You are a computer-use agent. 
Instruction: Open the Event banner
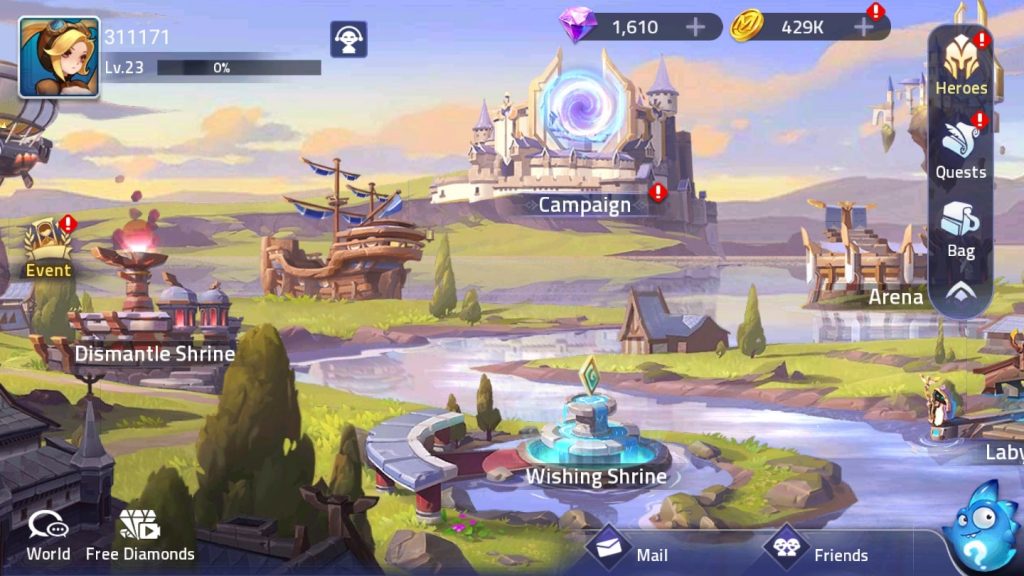click(48, 250)
